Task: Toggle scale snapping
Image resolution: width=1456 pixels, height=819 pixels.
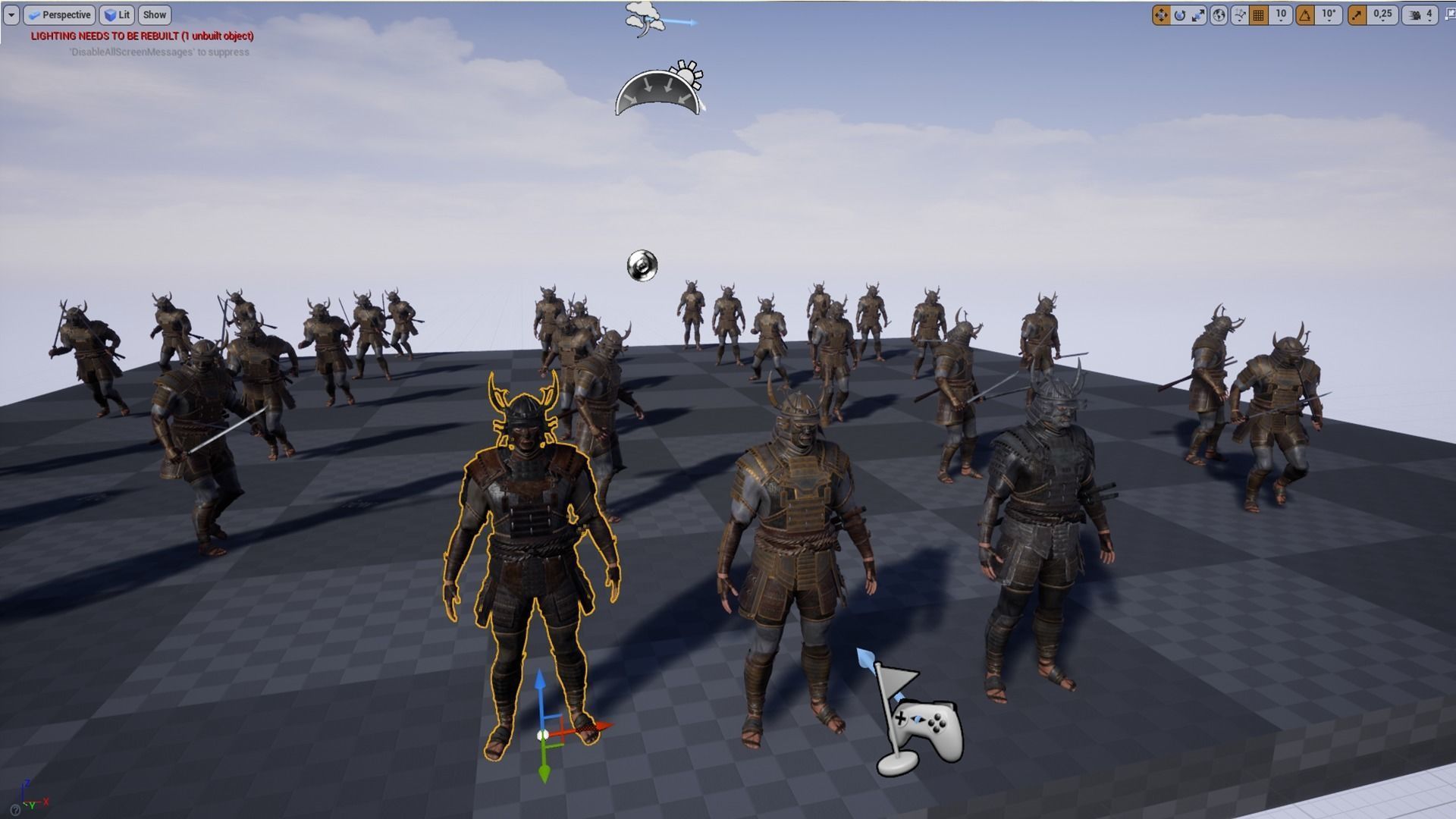Action: point(1357,15)
